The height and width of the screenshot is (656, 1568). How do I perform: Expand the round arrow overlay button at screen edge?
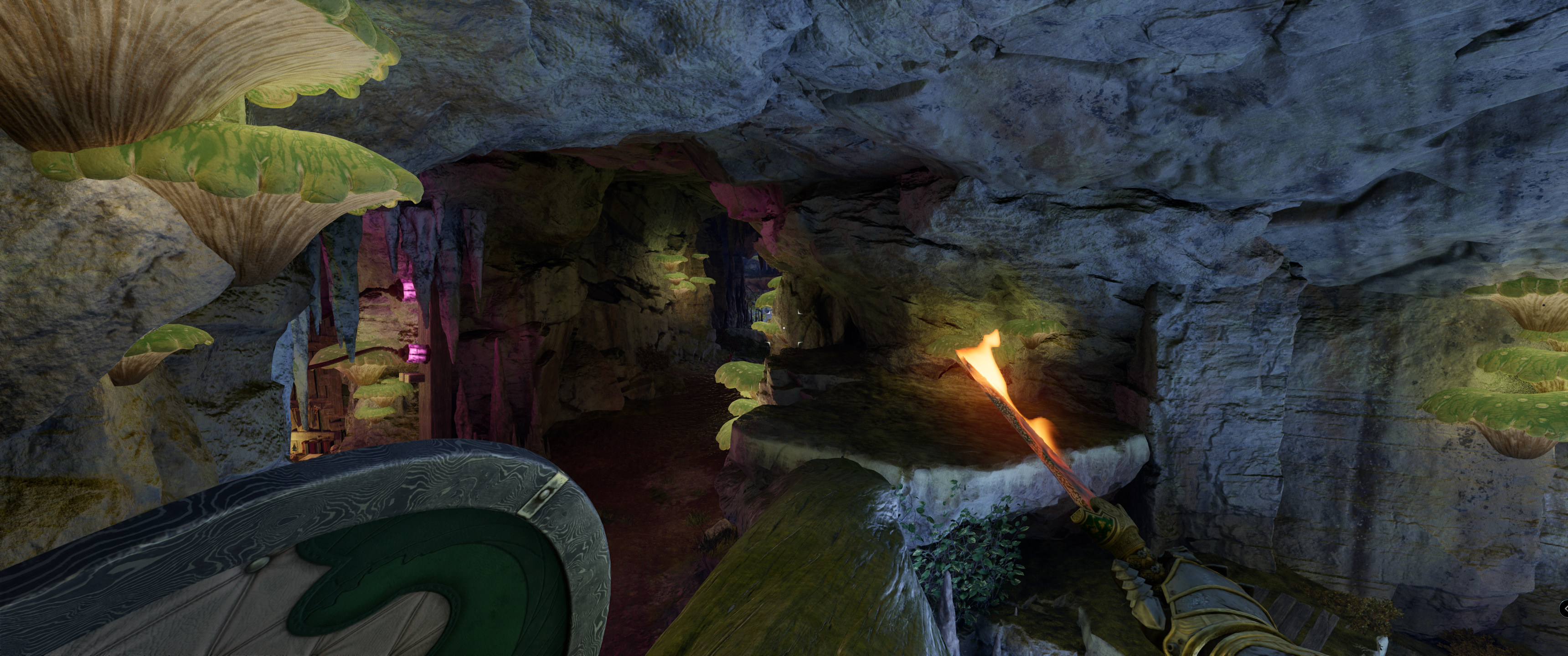1564,609
